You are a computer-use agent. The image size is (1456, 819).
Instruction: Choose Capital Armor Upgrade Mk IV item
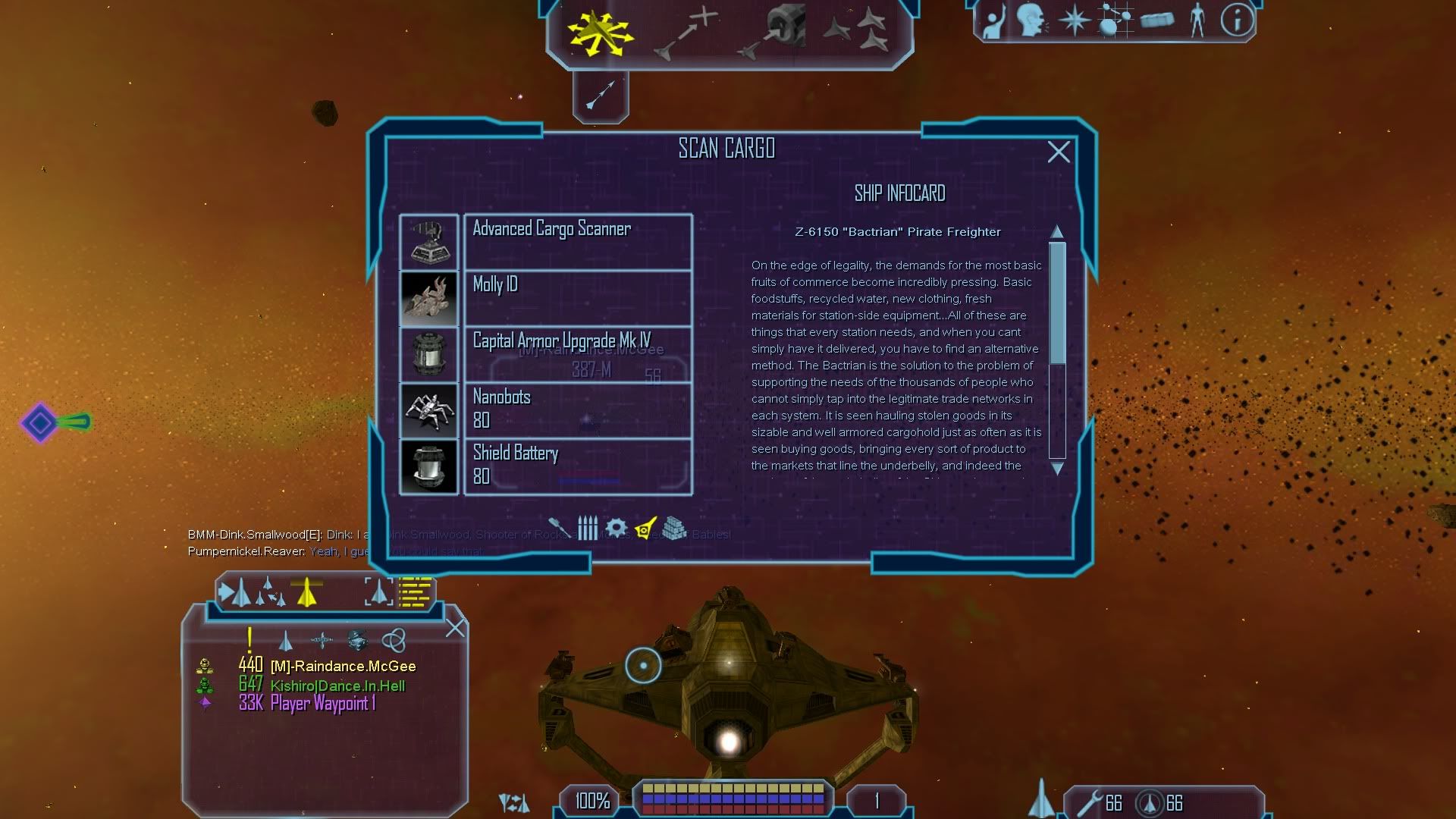pyautogui.click(x=577, y=354)
